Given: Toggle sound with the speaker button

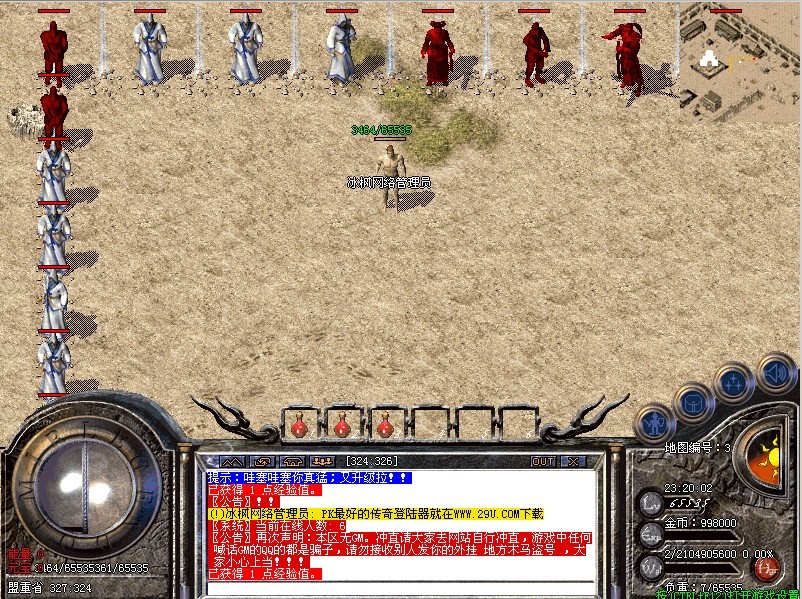Looking at the screenshot, I should coord(775,372).
